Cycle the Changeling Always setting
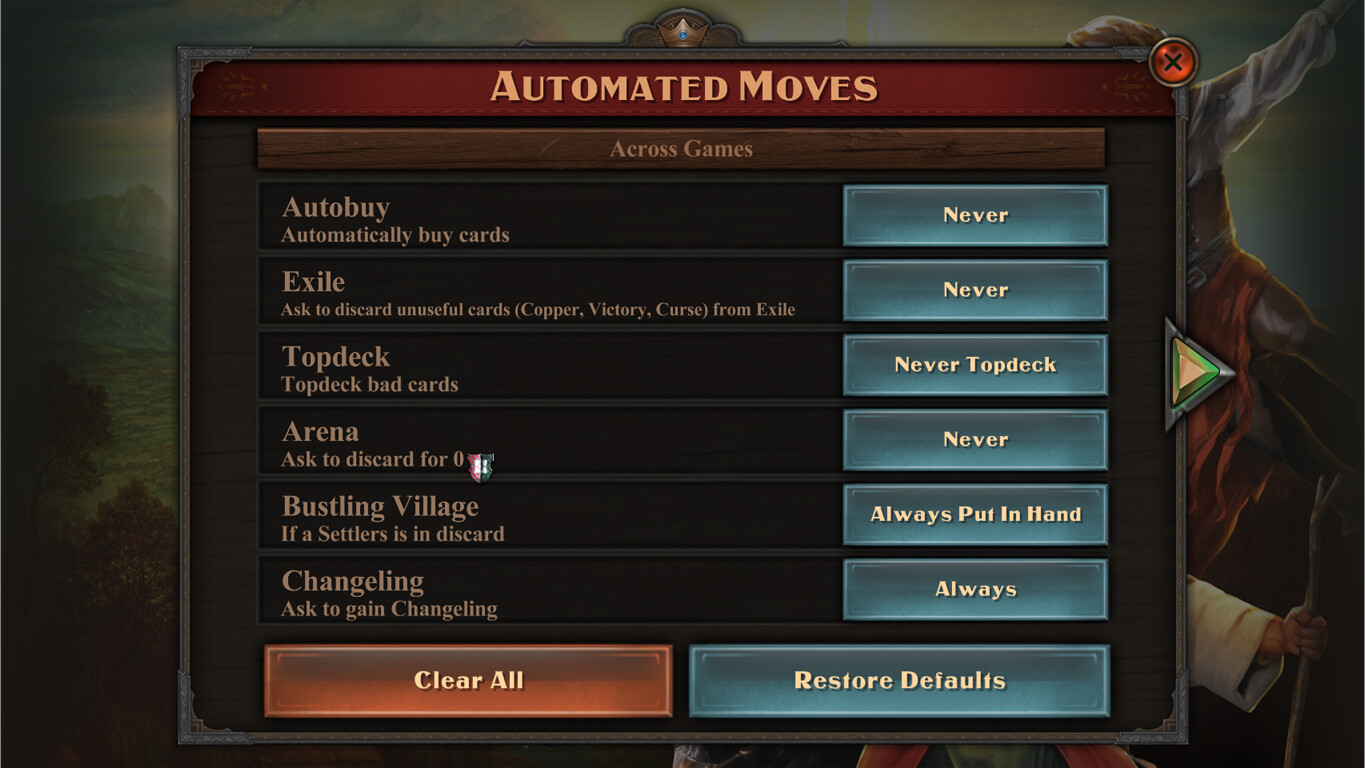 pyautogui.click(x=975, y=589)
